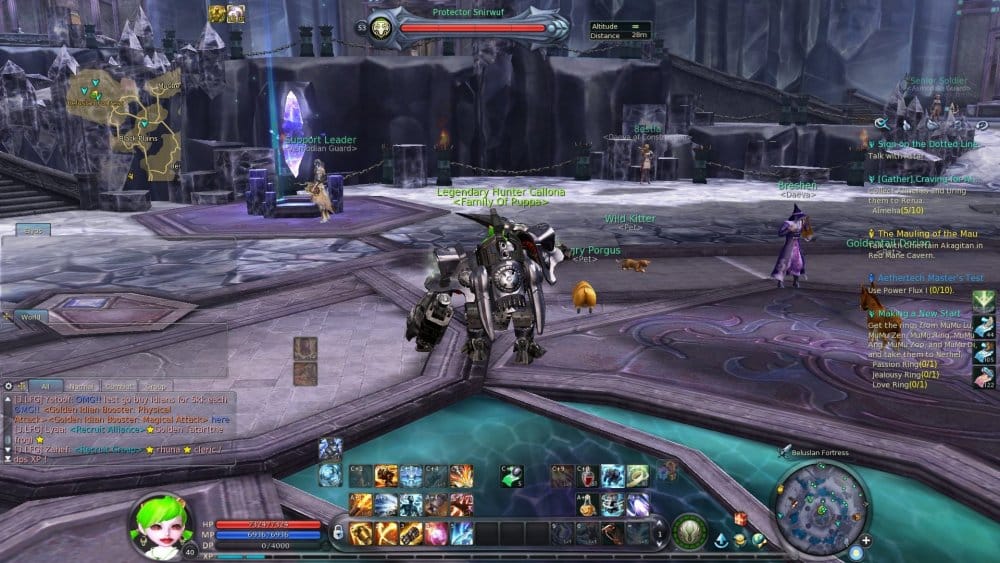The image size is (1000, 563).
Task: Switch to the Group chat tab
Action: (x=155, y=385)
